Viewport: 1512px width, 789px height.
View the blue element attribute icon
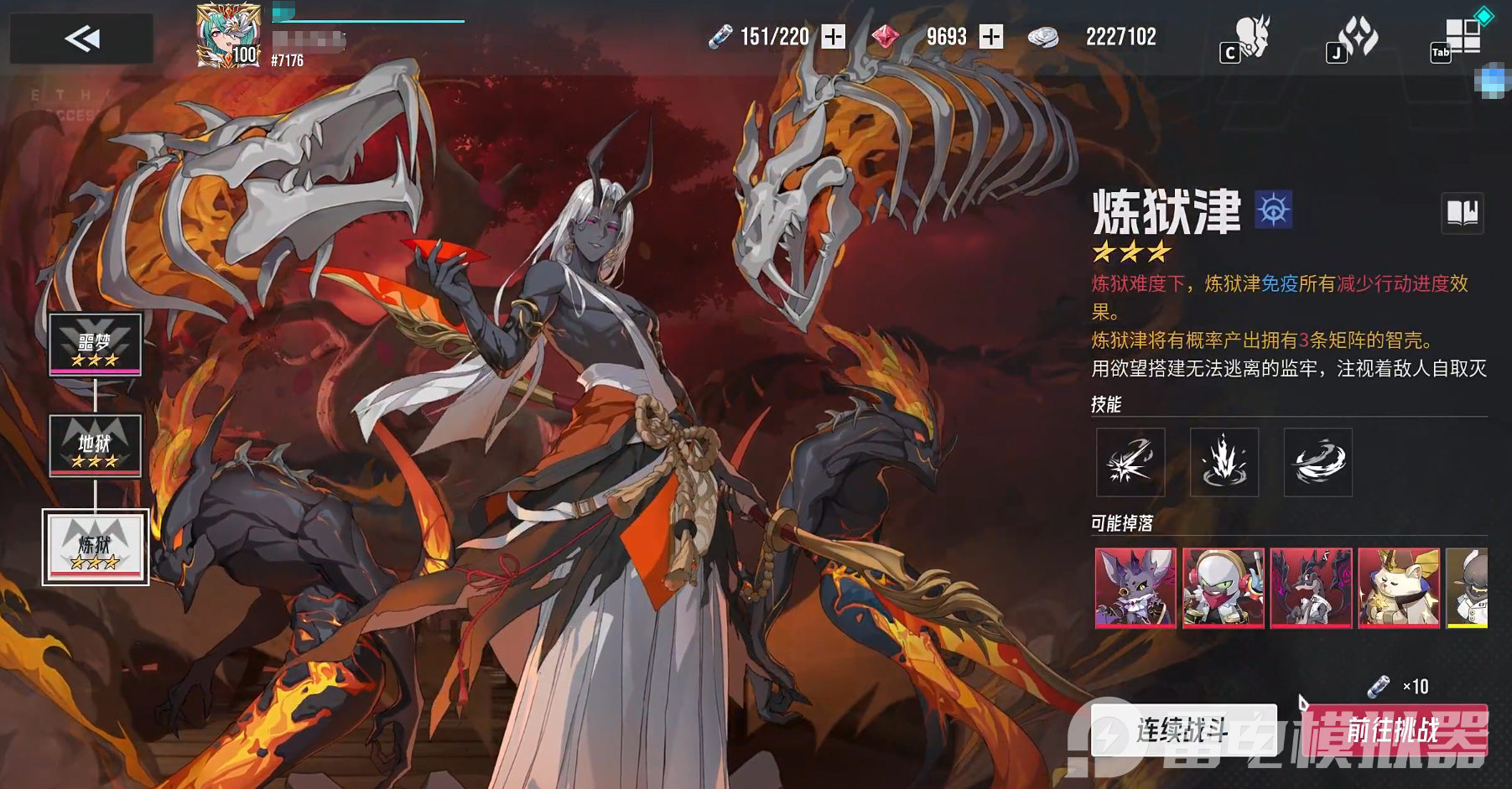pos(1273,210)
